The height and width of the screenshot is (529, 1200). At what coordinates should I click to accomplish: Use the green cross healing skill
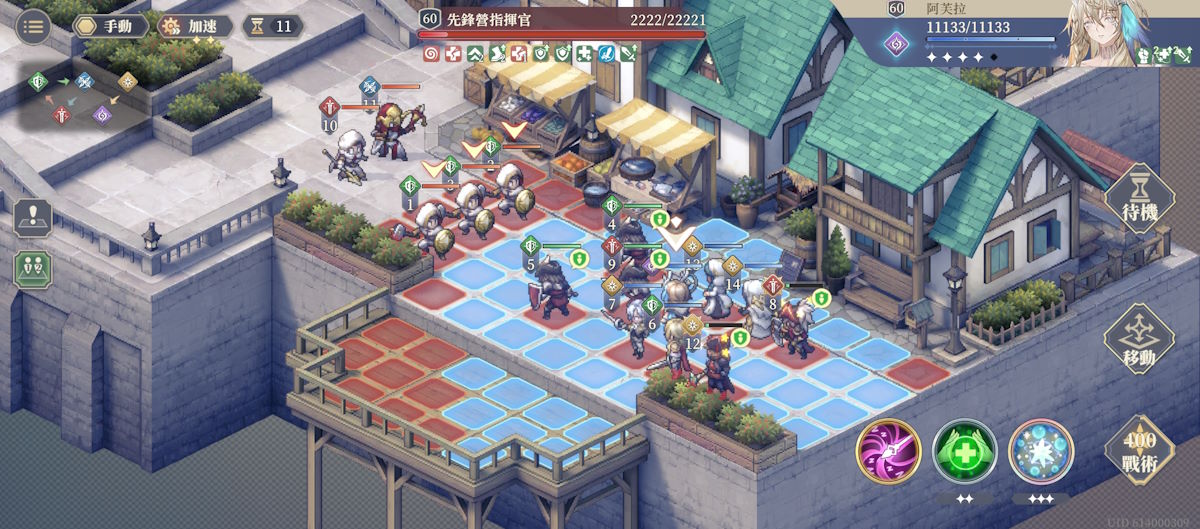tap(964, 452)
